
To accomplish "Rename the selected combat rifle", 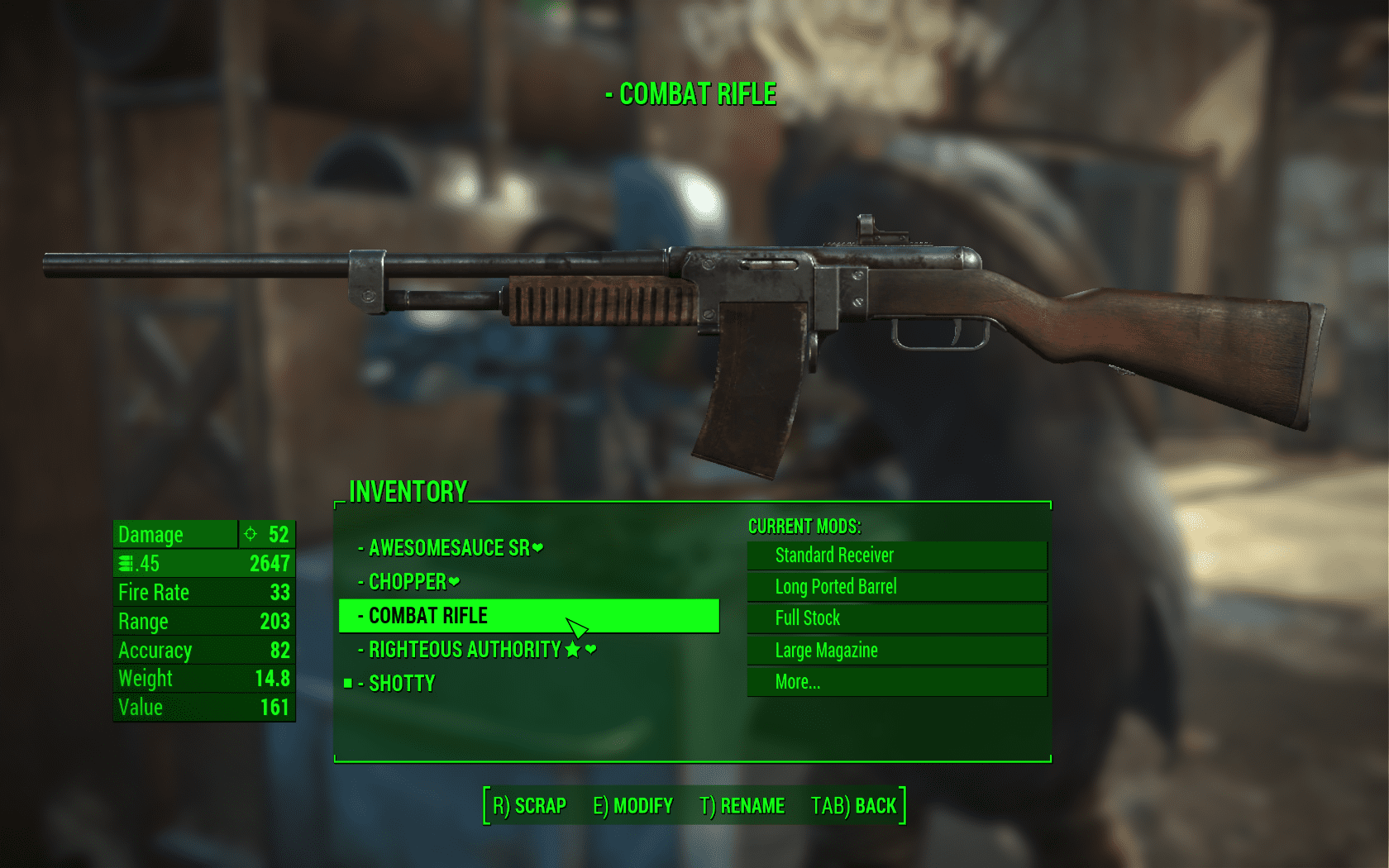I will coord(742,806).
